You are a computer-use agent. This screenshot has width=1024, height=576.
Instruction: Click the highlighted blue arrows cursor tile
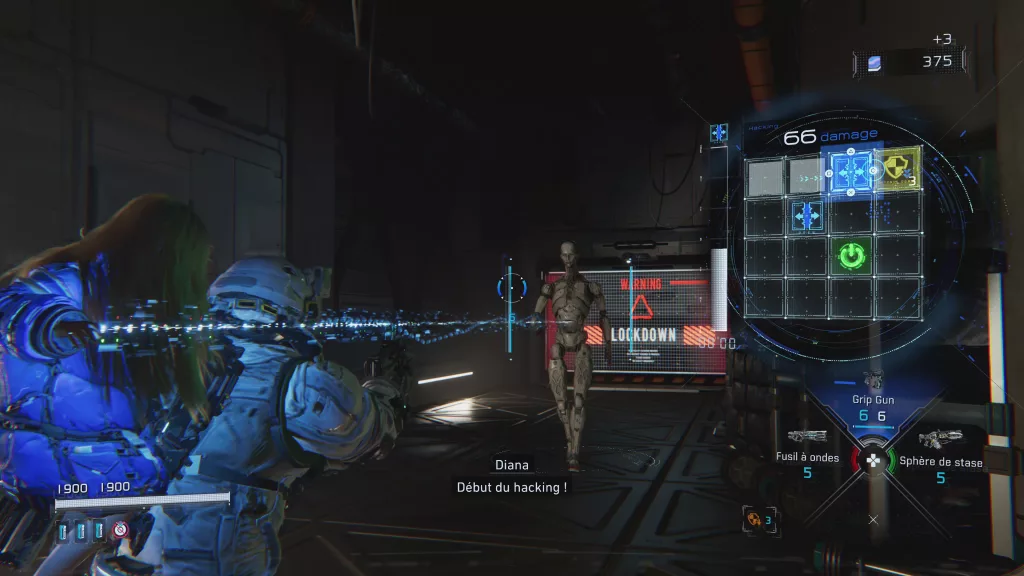click(851, 171)
